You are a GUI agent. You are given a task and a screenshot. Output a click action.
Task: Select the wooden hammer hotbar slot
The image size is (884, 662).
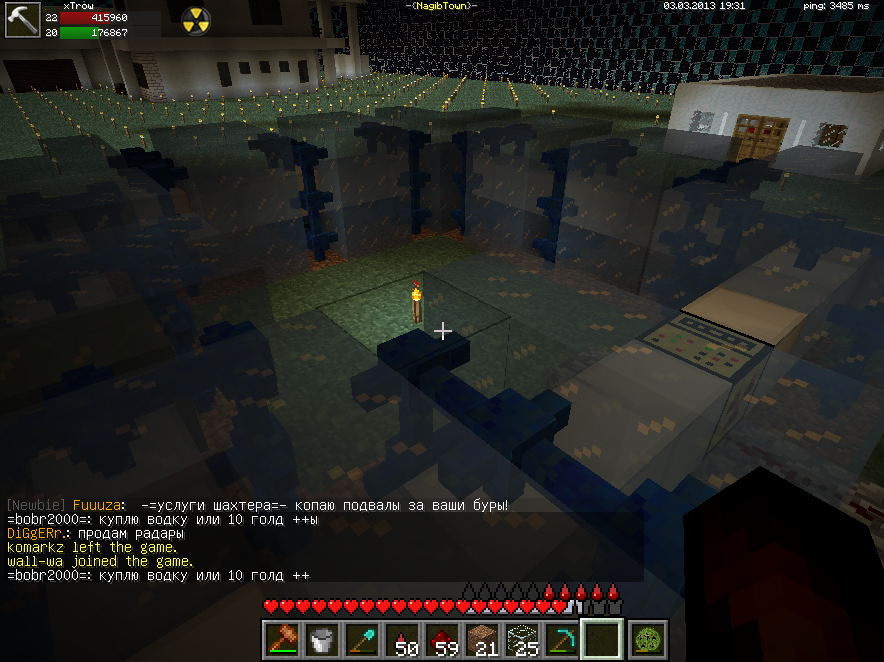coord(281,639)
